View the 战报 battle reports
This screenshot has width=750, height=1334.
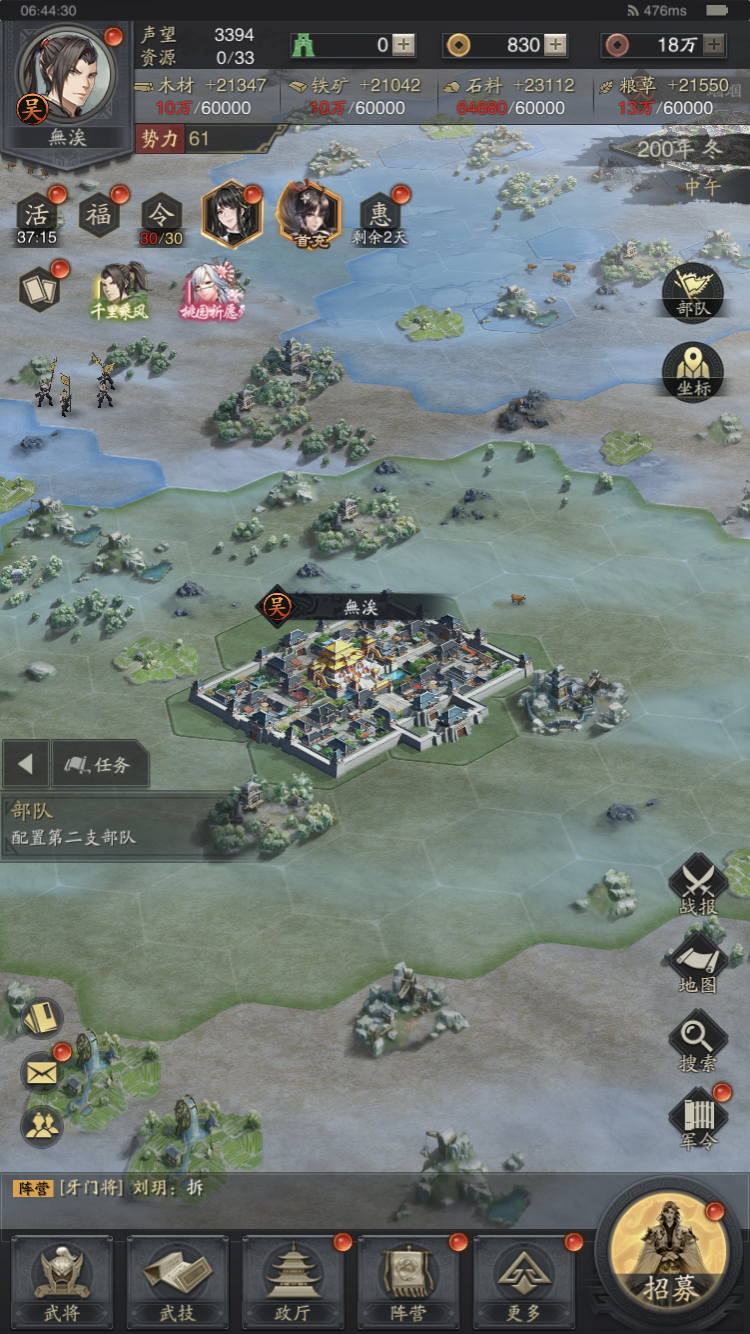pyautogui.click(x=697, y=886)
